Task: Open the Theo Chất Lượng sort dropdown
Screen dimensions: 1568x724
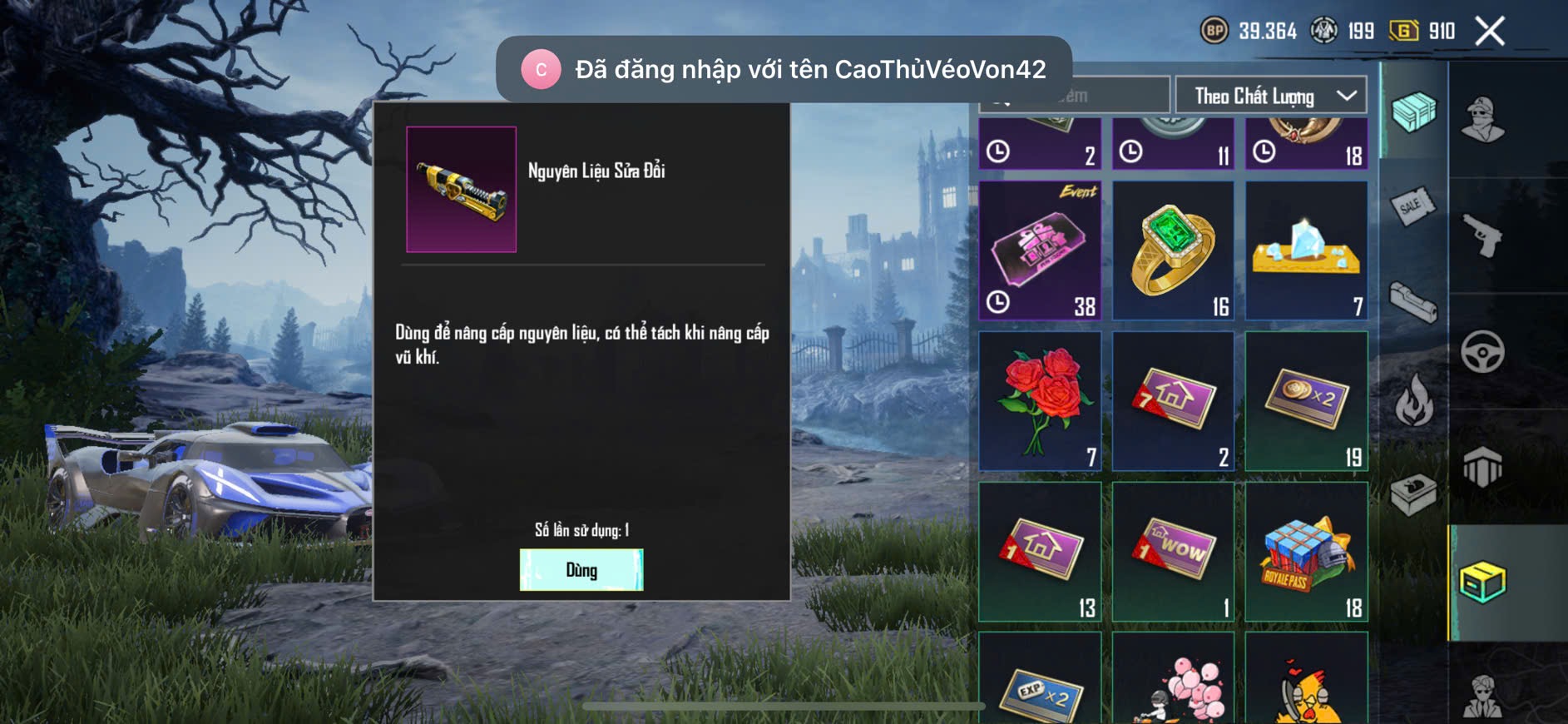Action: click(x=1270, y=96)
